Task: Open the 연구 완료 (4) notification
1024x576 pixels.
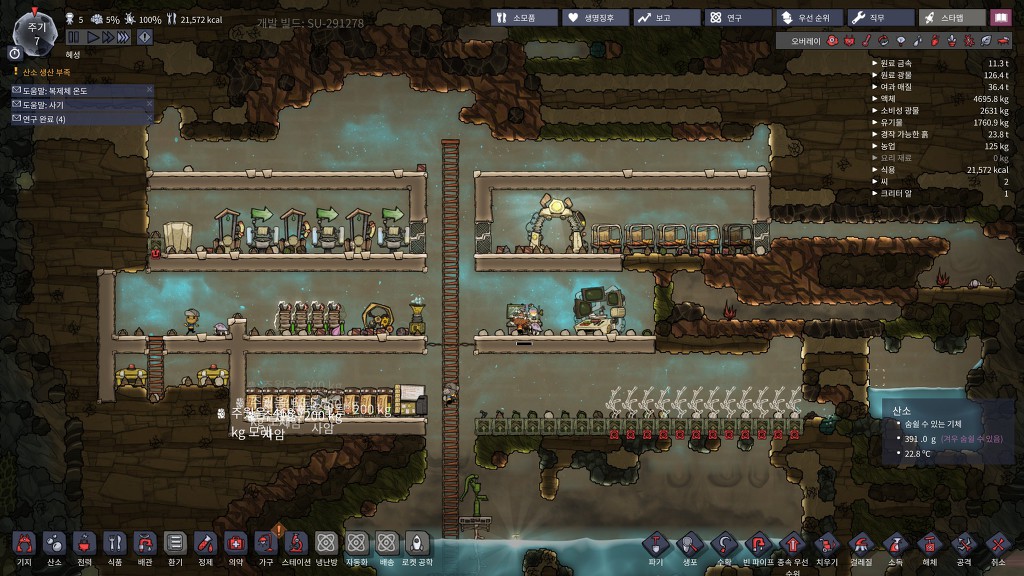Action: 80,119
